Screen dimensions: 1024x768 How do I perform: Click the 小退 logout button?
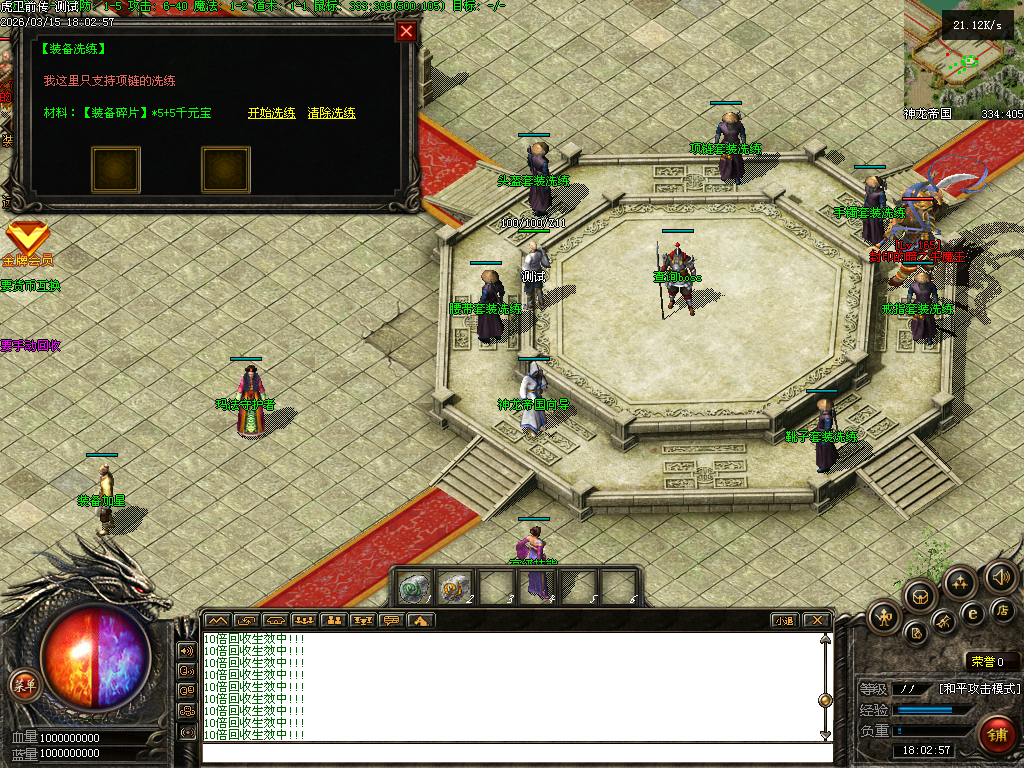[785, 620]
